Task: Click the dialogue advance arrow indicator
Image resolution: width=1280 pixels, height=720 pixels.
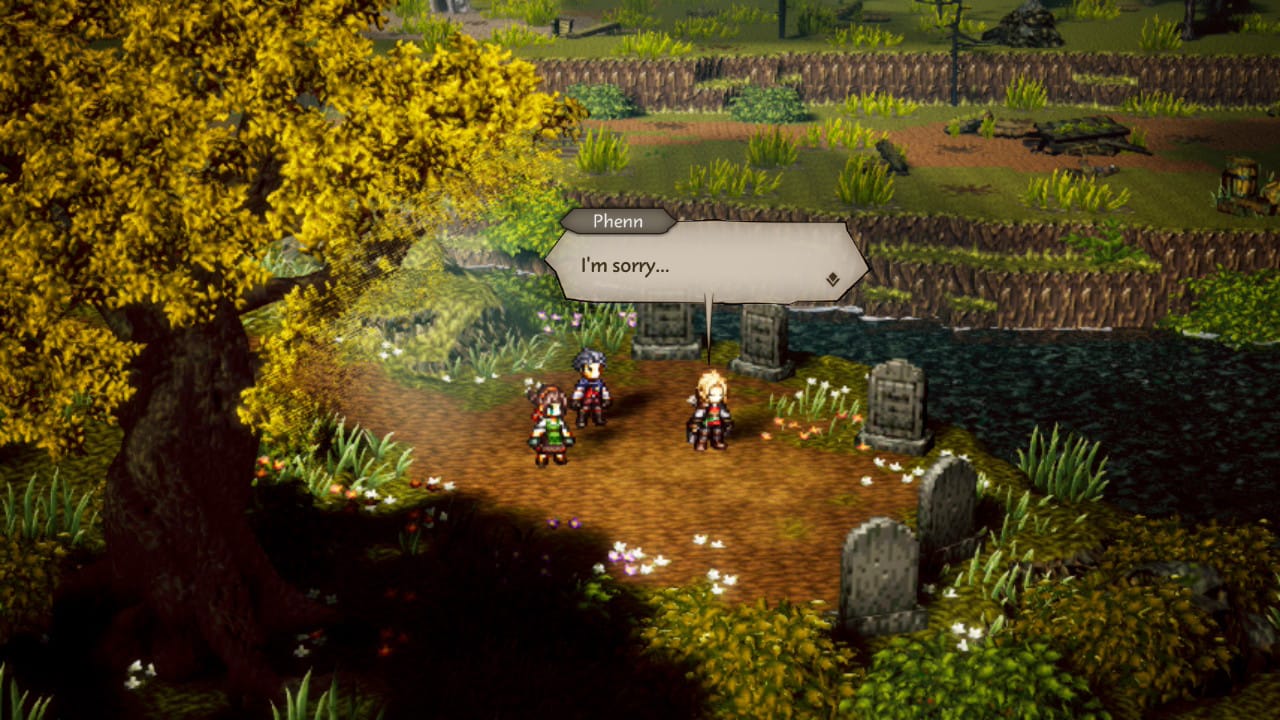Action: tap(832, 280)
